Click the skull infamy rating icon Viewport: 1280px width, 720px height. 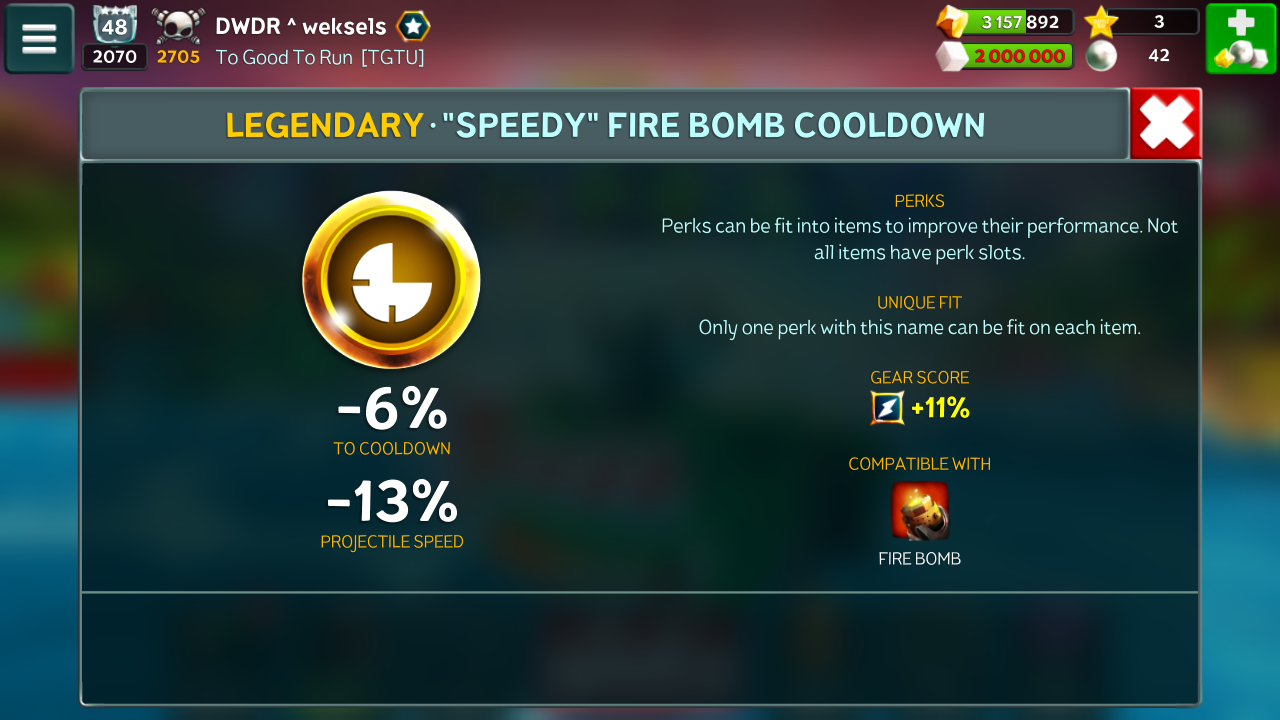pos(178,25)
